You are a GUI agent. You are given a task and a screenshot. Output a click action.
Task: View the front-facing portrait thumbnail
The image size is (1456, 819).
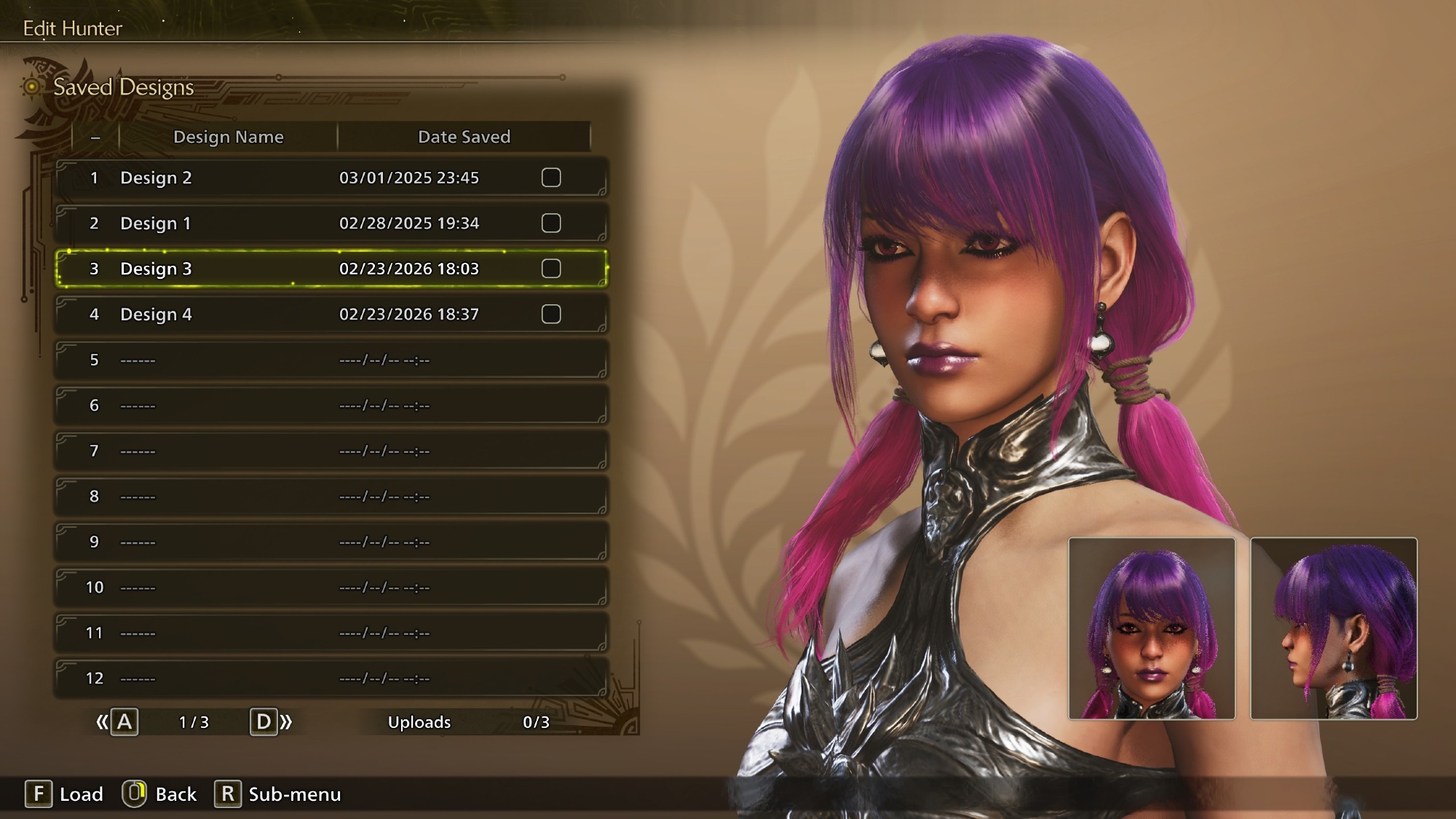1152,629
